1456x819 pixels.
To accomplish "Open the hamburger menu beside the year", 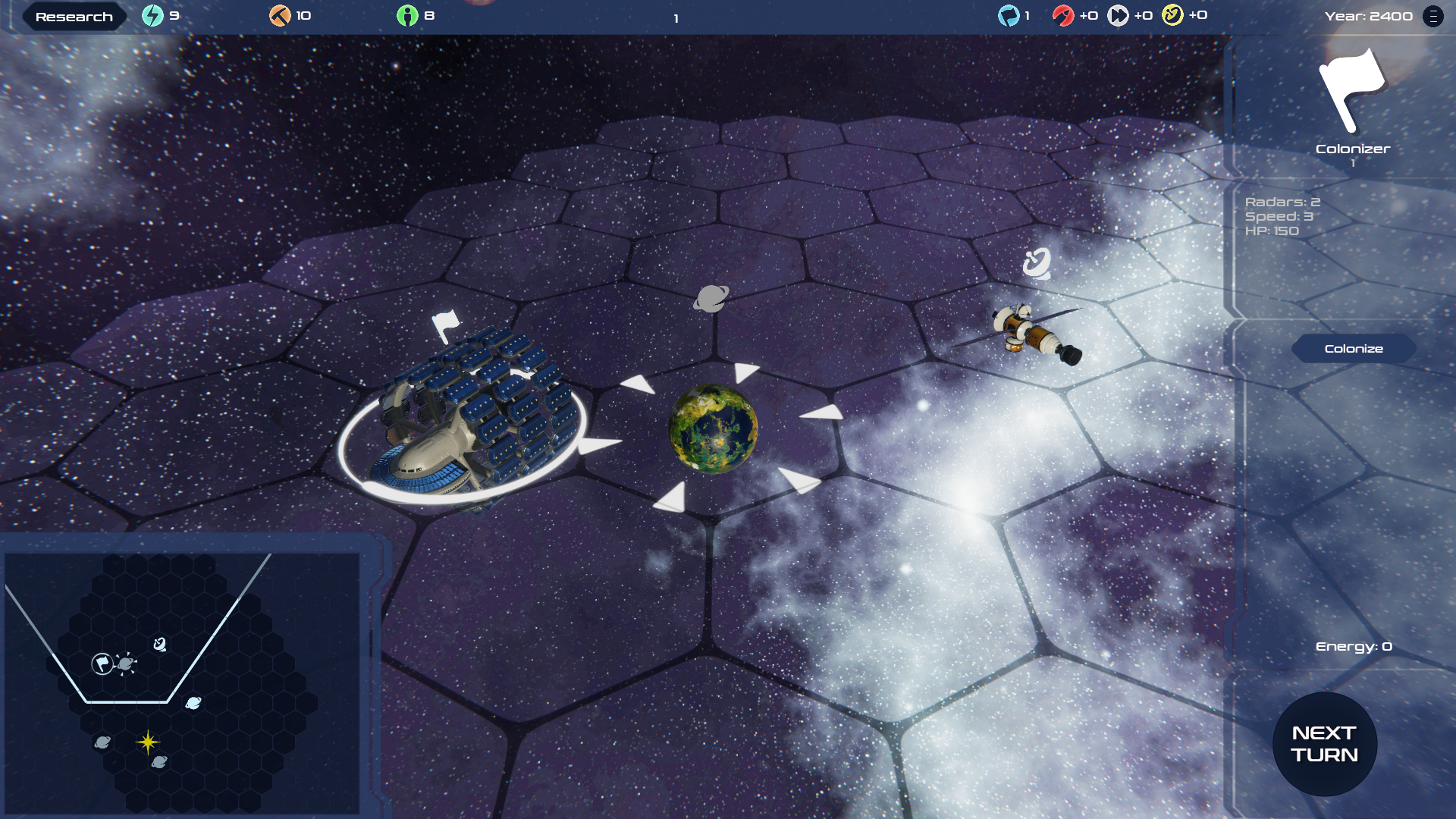I will coord(1432,16).
